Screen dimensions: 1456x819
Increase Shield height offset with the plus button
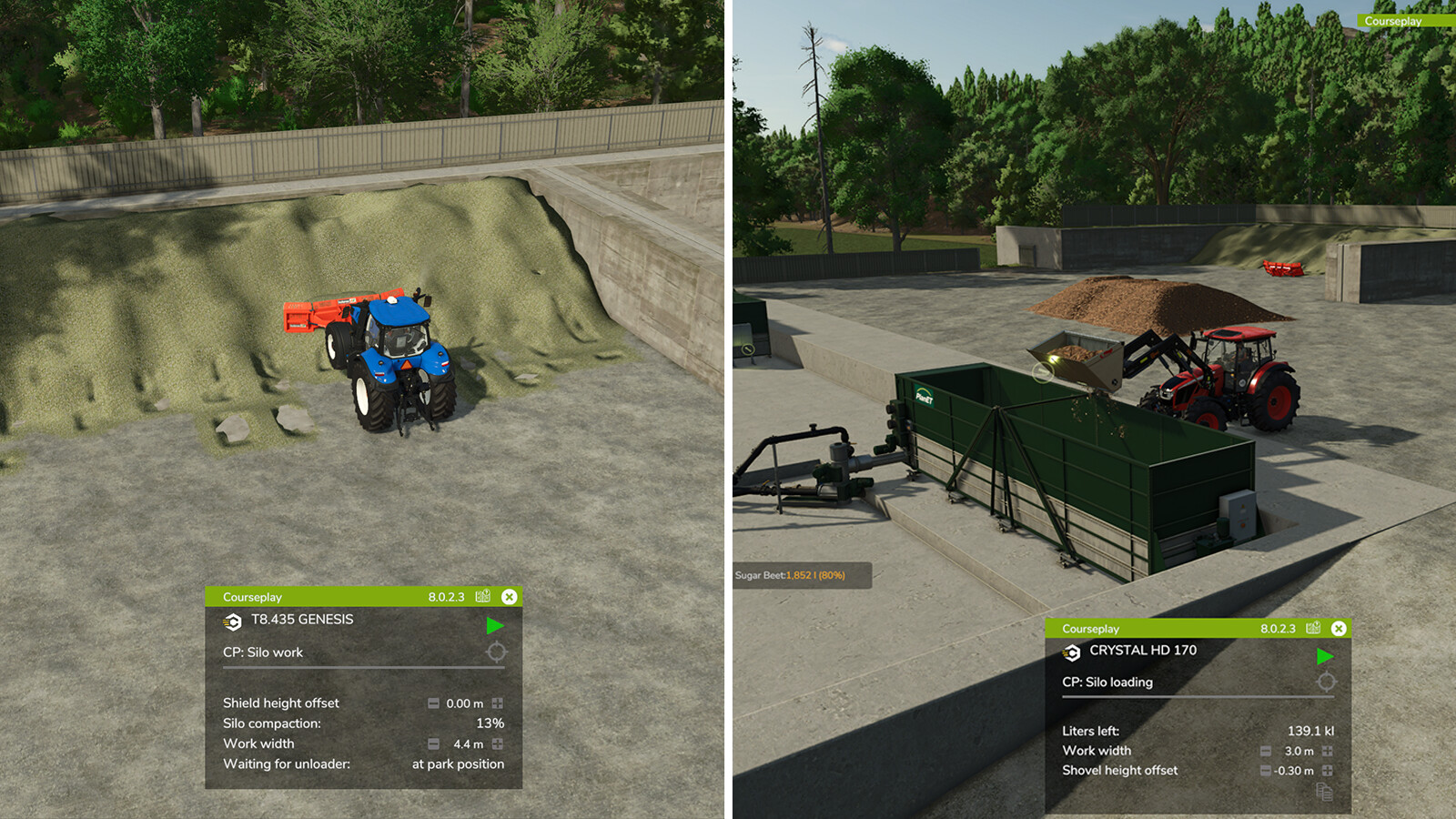(x=497, y=703)
